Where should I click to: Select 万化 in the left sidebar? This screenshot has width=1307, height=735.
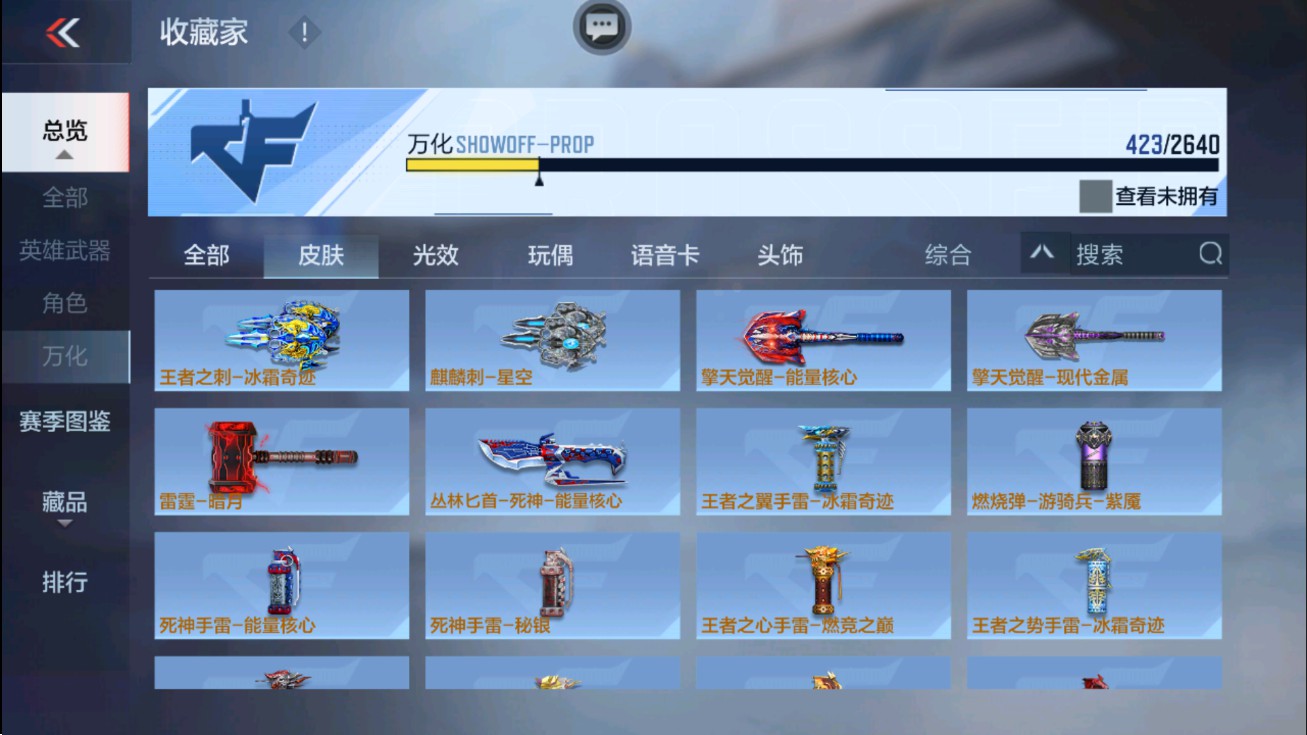(x=66, y=355)
